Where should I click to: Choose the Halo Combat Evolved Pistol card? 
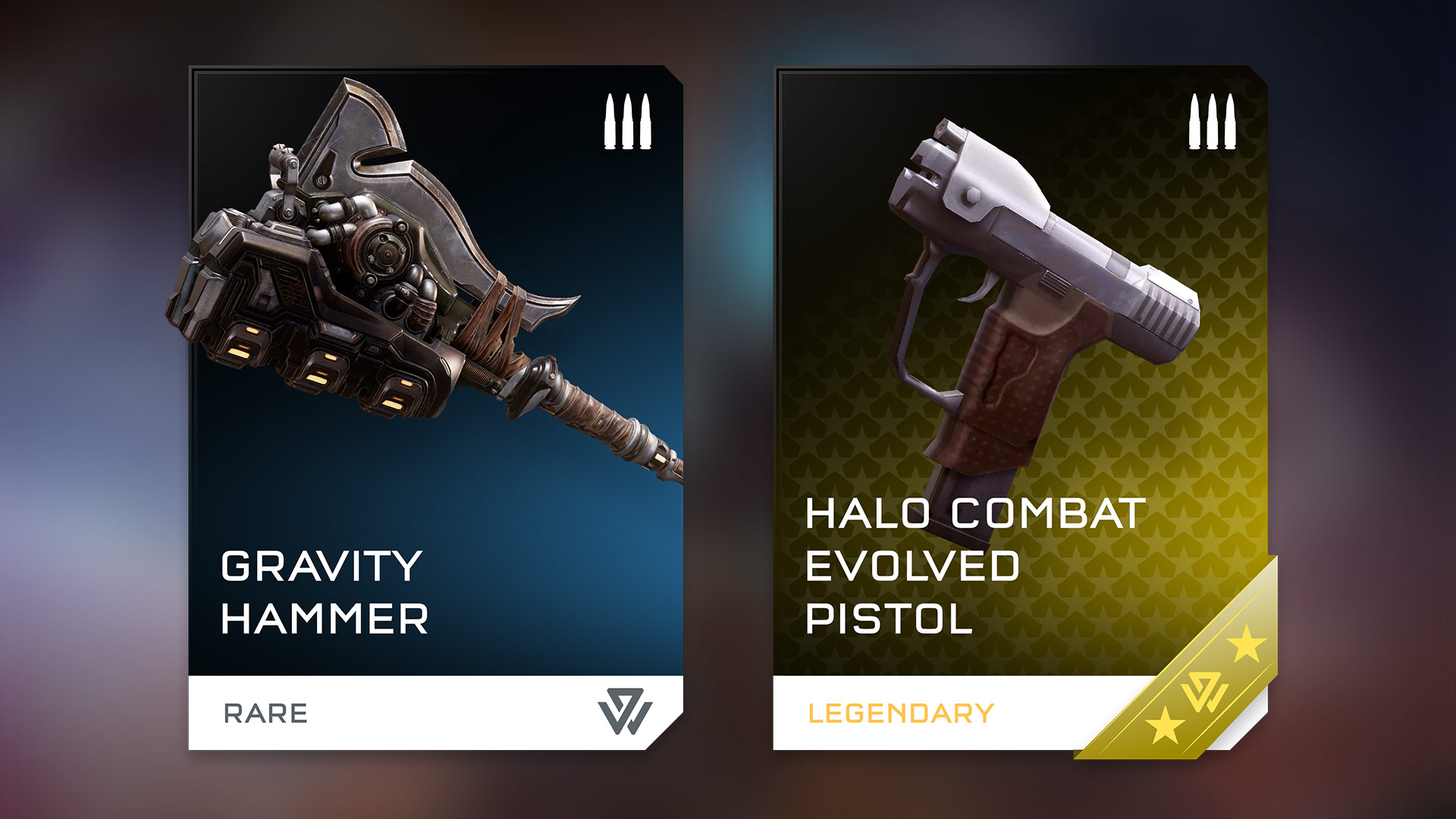pyautogui.click(x=1020, y=408)
